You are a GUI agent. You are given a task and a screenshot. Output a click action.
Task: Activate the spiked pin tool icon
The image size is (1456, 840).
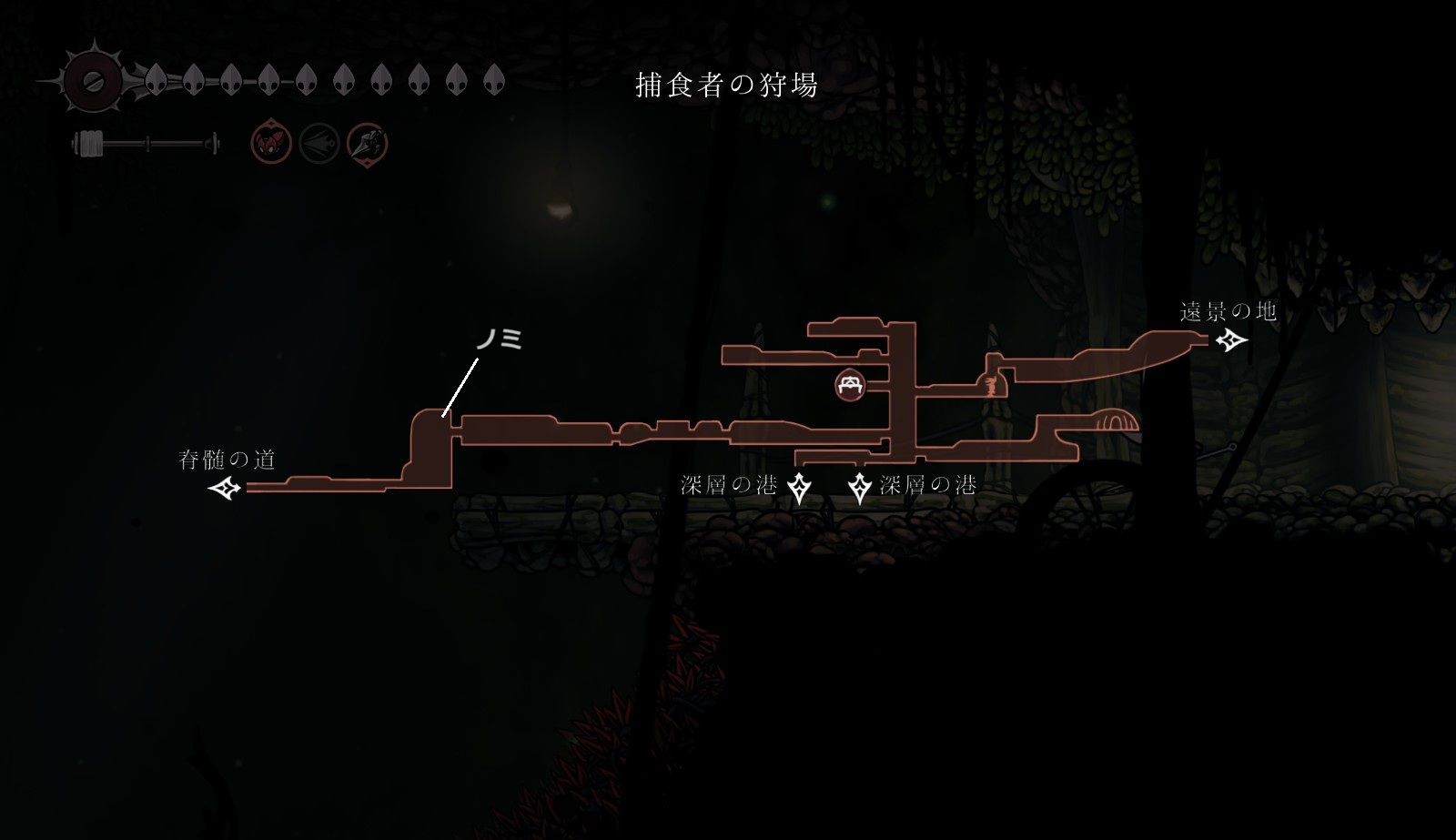tap(368, 144)
